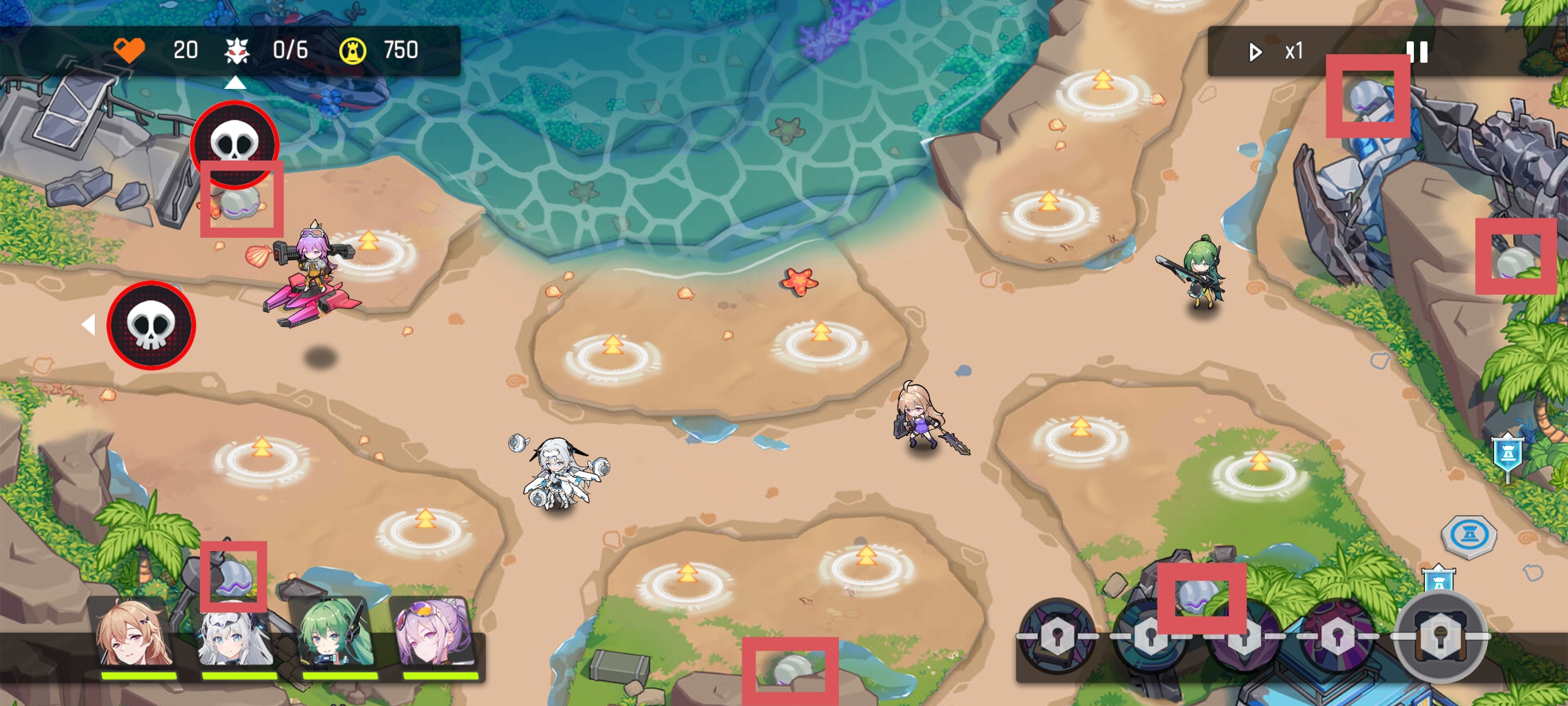Pick the purple-haired goggles hero portrait
This screenshot has height=706, width=1568.
(436, 633)
